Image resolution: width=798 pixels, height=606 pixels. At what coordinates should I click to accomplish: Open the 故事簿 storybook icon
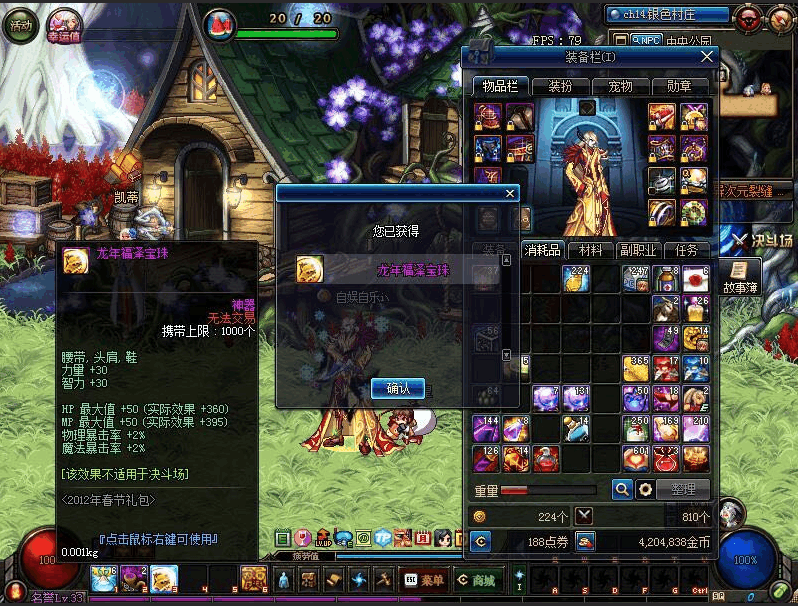[741, 275]
